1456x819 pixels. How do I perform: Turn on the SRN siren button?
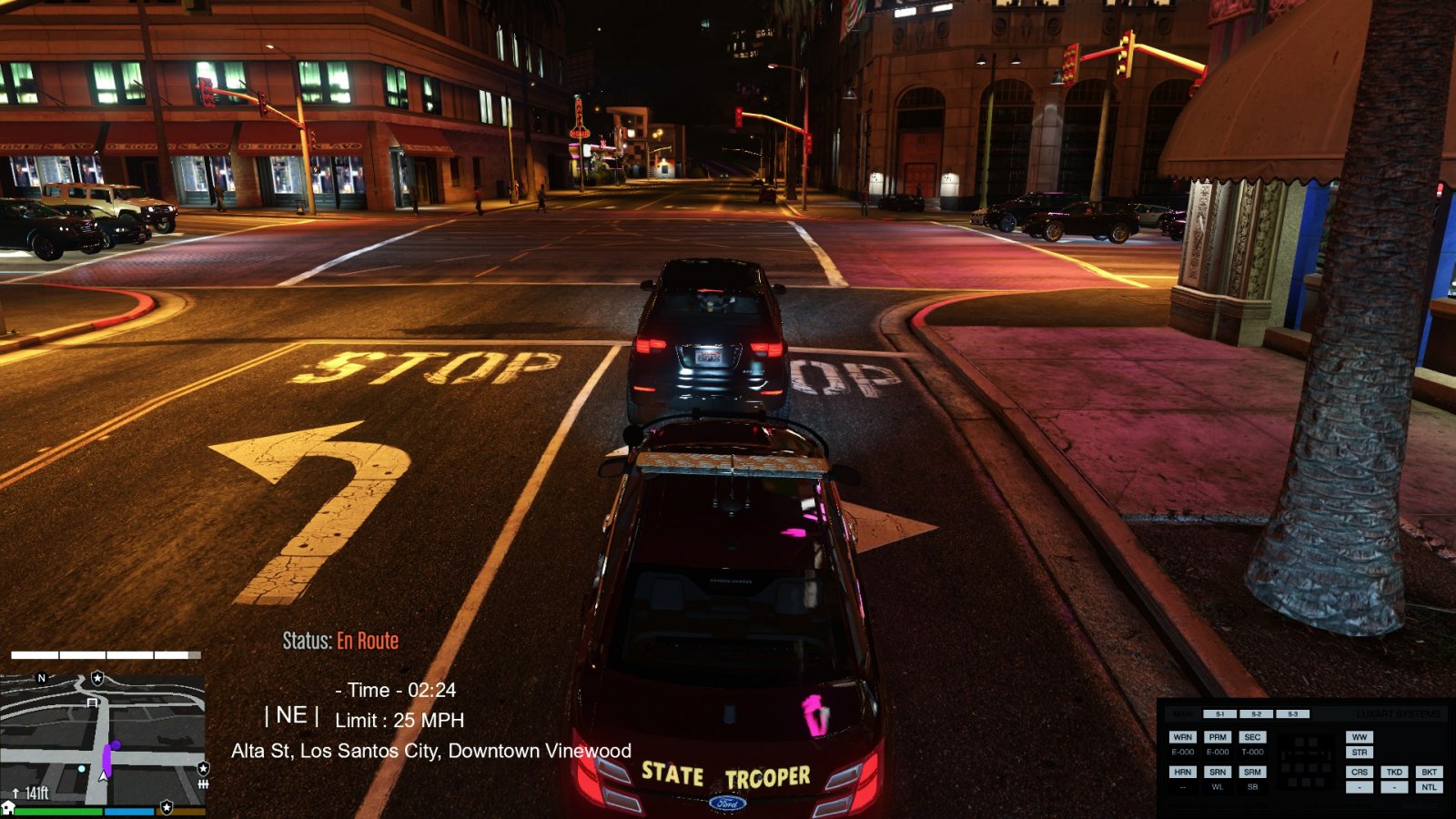(x=1218, y=772)
